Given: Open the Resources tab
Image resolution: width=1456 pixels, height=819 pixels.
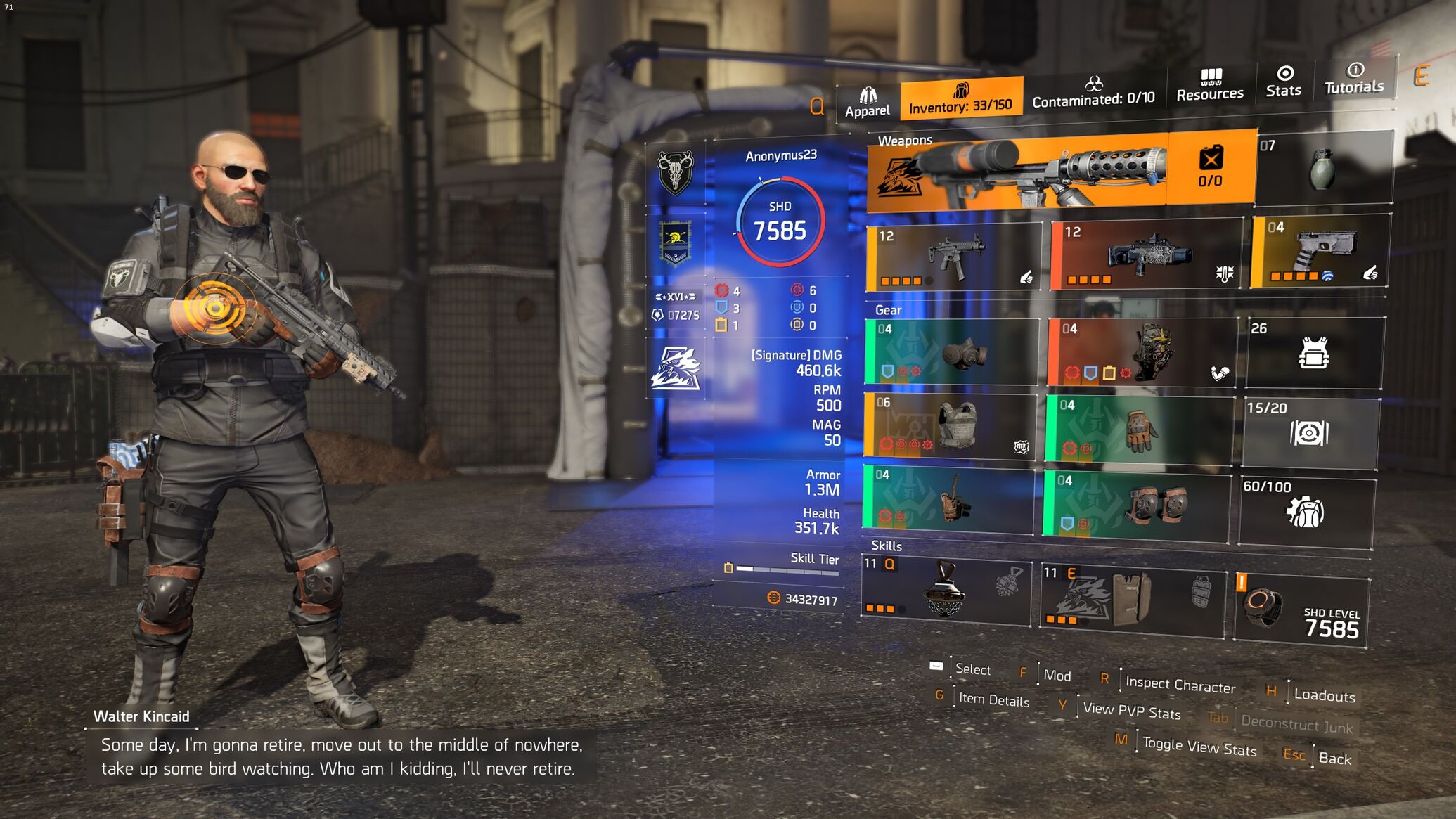Looking at the screenshot, I should (1210, 86).
